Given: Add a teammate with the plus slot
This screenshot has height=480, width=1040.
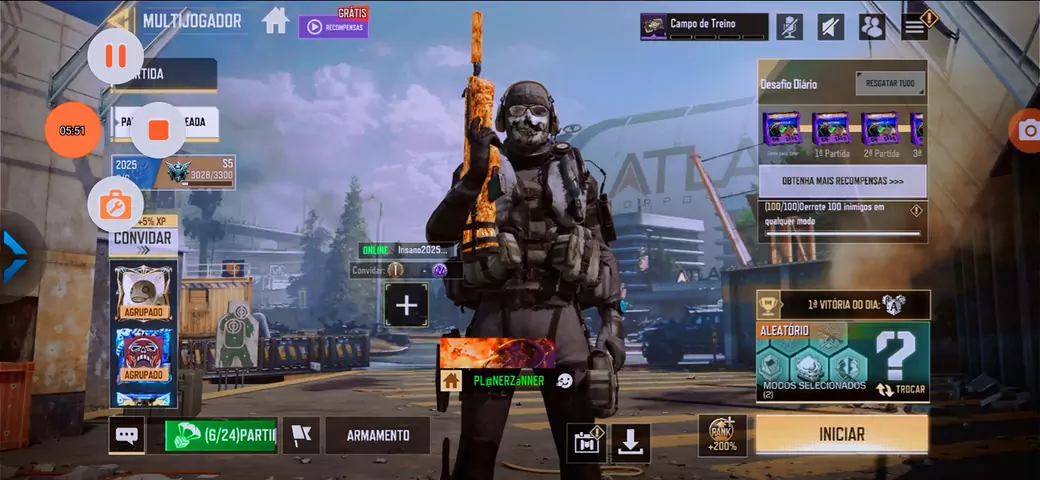Looking at the screenshot, I should click(406, 305).
